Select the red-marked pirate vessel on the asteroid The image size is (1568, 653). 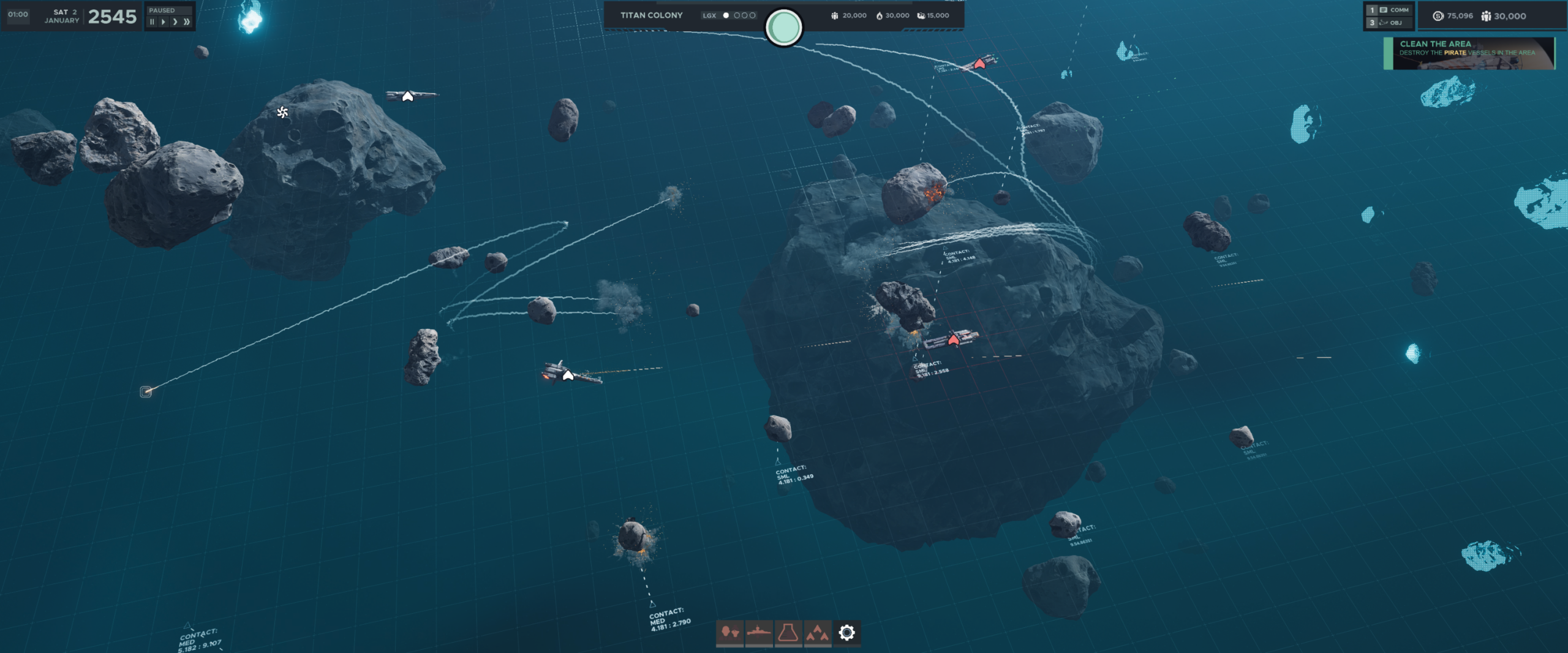click(x=953, y=339)
